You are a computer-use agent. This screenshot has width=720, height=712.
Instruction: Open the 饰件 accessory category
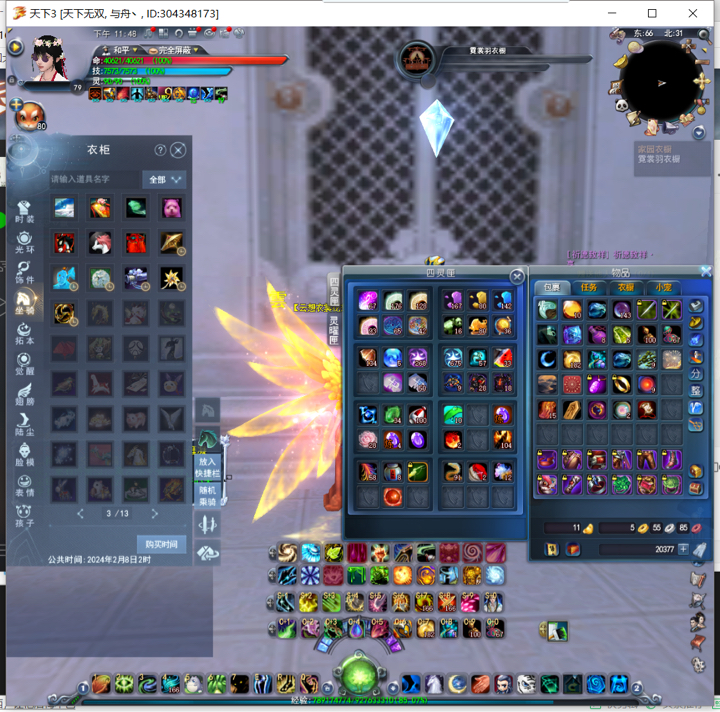(x=24, y=272)
